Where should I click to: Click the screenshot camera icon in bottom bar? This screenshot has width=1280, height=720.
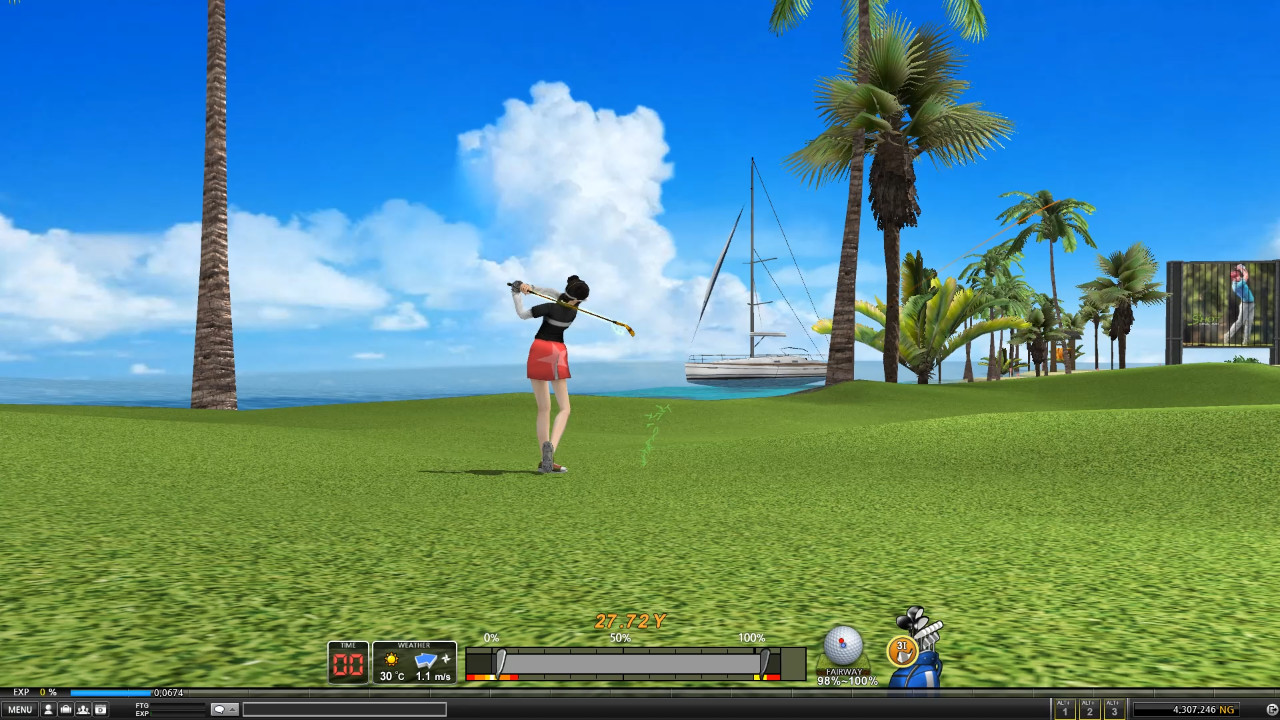click(101, 708)
